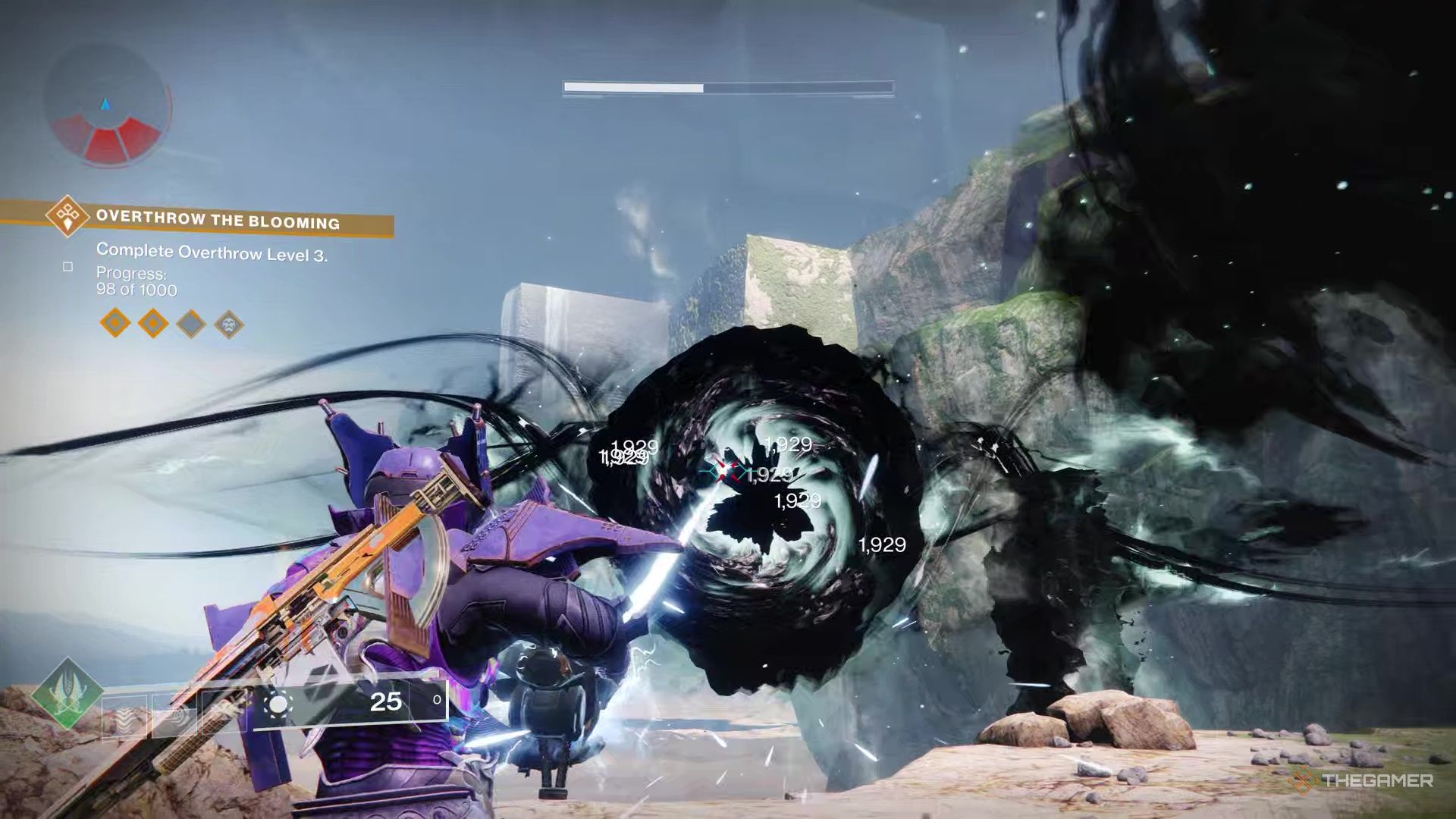Toggle the first completed orange phase marker
This screenshot has width=1456, height=819.
tap(115, 323)
